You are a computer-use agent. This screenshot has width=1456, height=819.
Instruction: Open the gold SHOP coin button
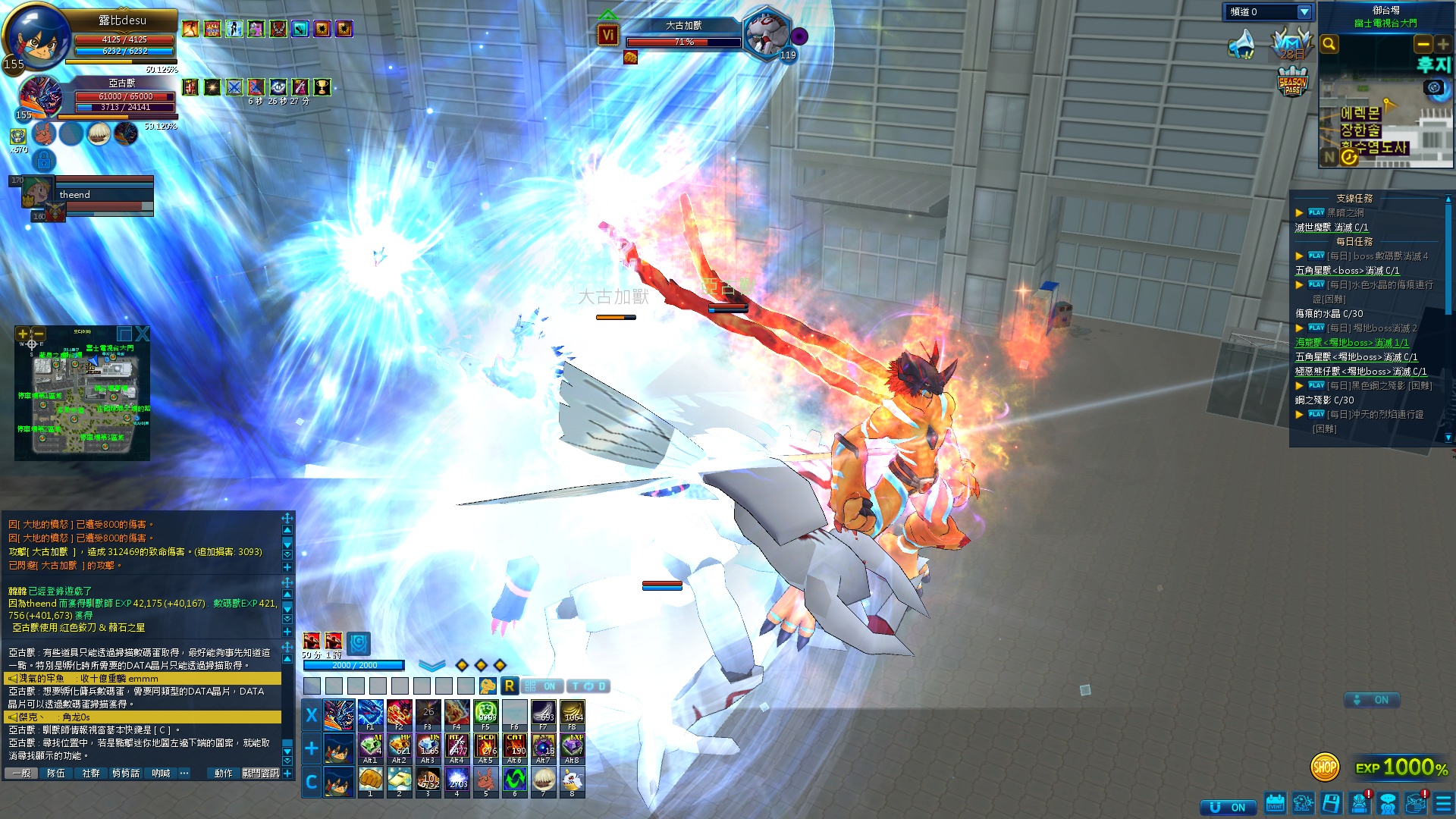[x=1325, y=767]
